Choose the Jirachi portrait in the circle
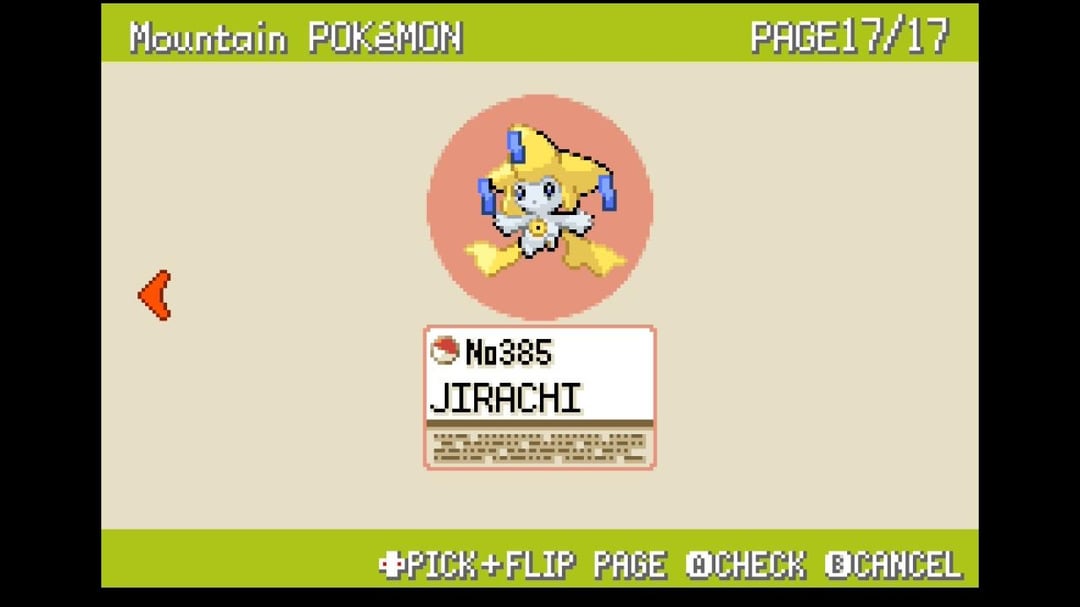The height and width of the screenshot is (607, 1080). coord(539,207)
